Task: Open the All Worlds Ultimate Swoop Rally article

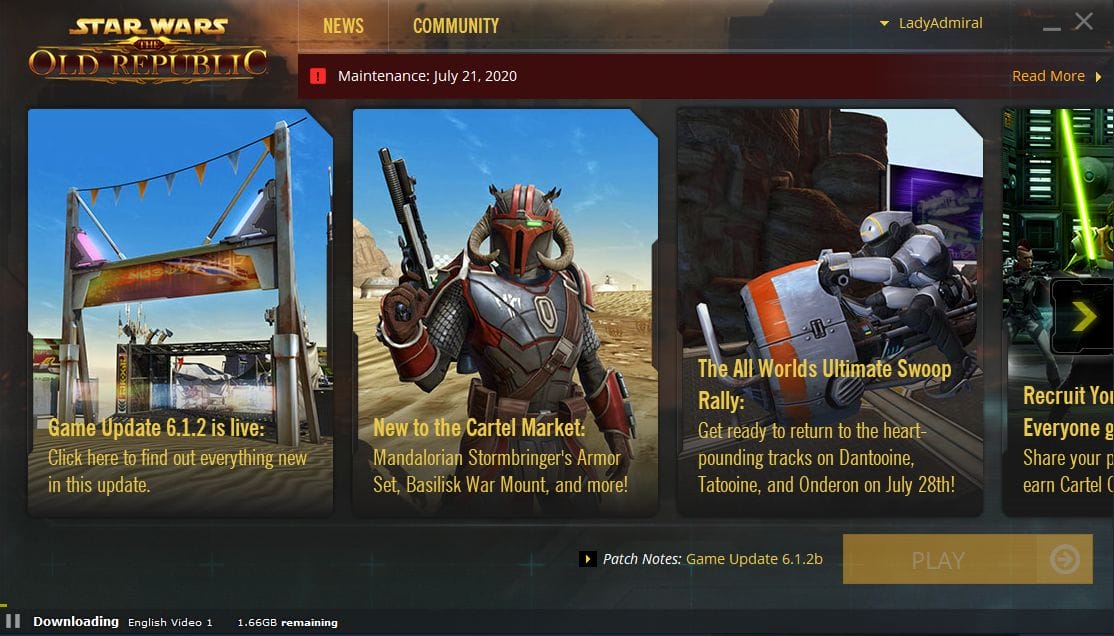Action: 829,311
